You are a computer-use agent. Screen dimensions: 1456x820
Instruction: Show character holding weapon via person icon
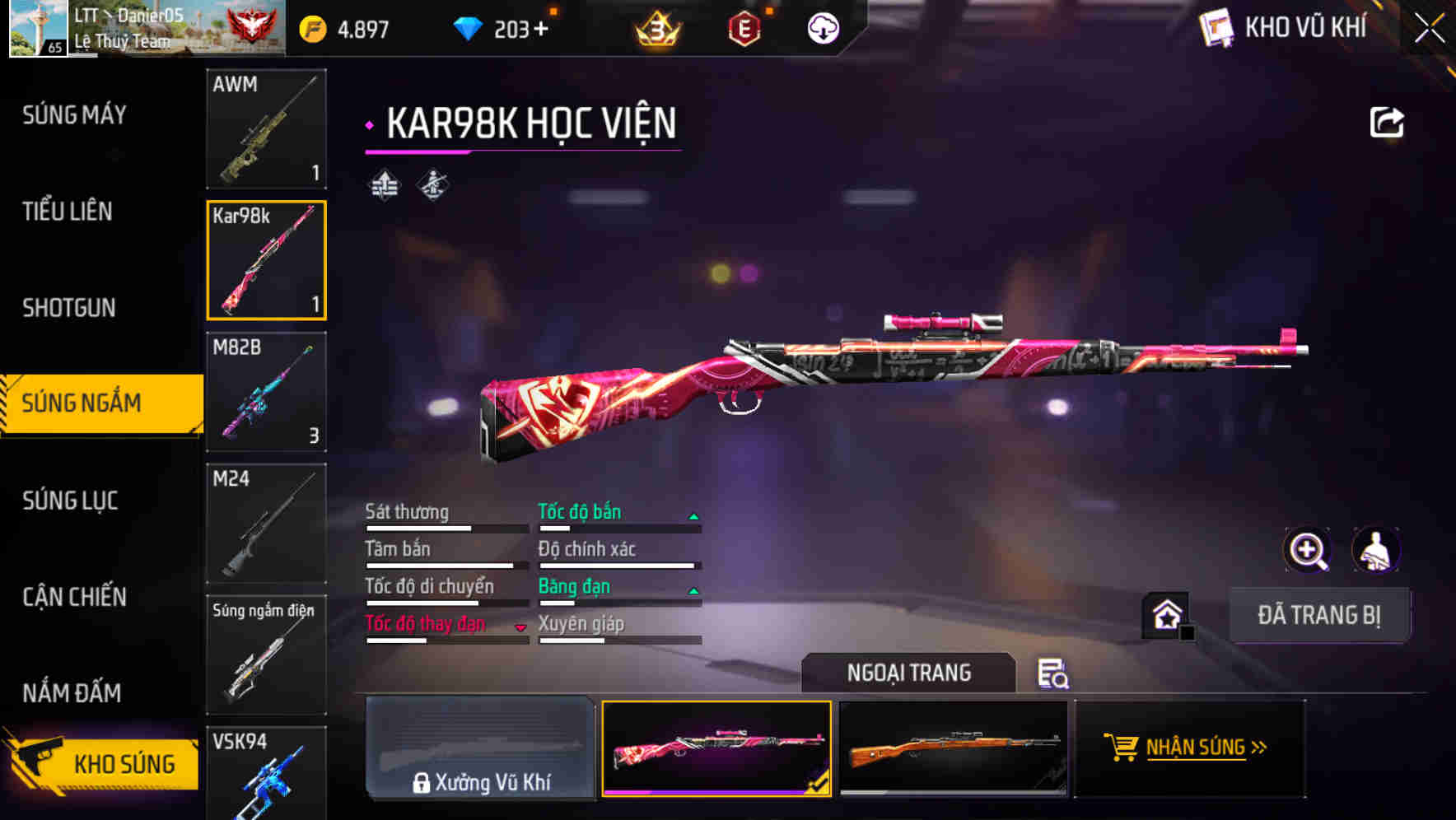(1377, 550)
